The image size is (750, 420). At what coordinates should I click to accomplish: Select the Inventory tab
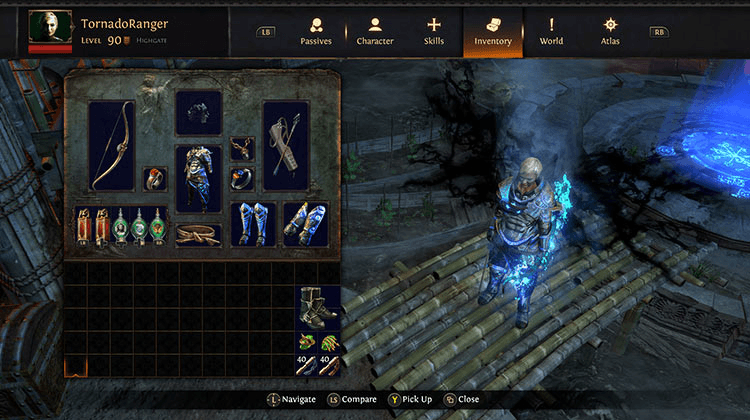point(493,32)
